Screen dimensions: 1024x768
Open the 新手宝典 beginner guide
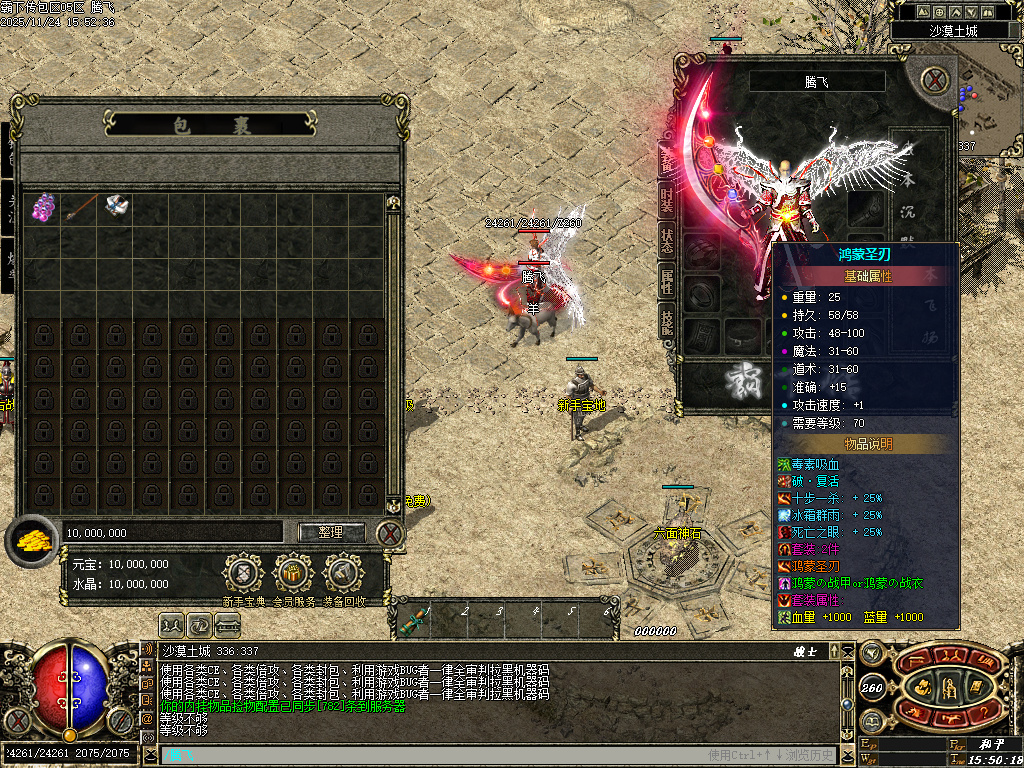tap(242, 574)
